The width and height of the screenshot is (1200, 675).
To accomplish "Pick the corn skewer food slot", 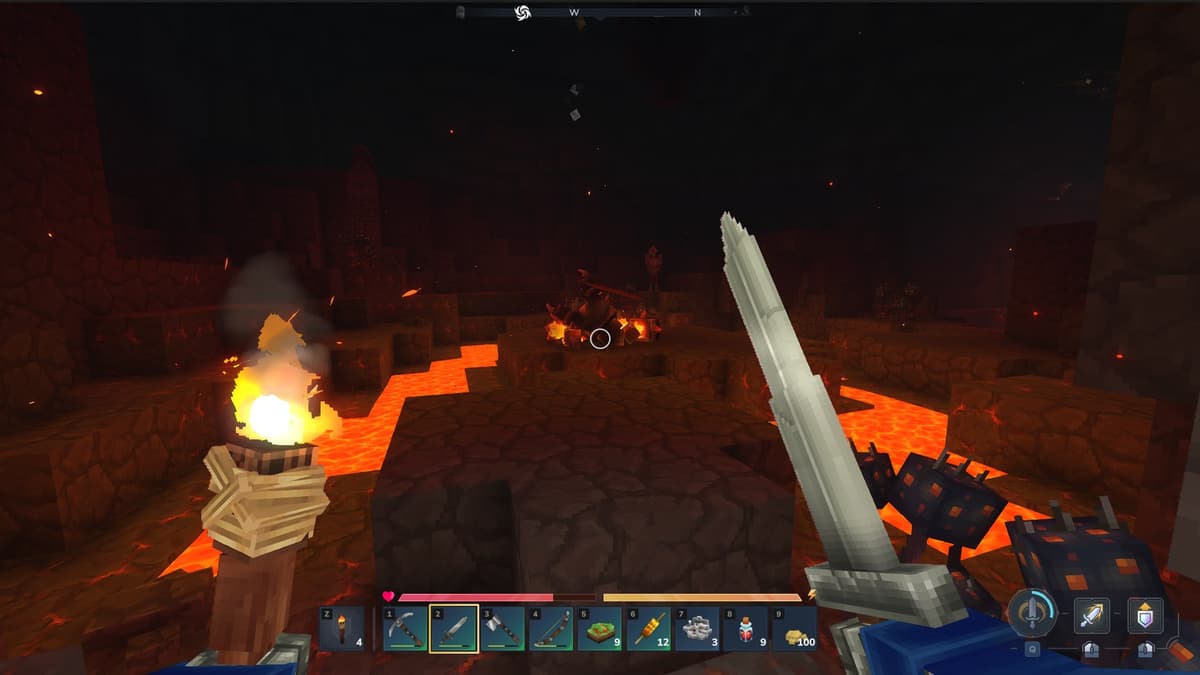I will click(x=649, y=629).
